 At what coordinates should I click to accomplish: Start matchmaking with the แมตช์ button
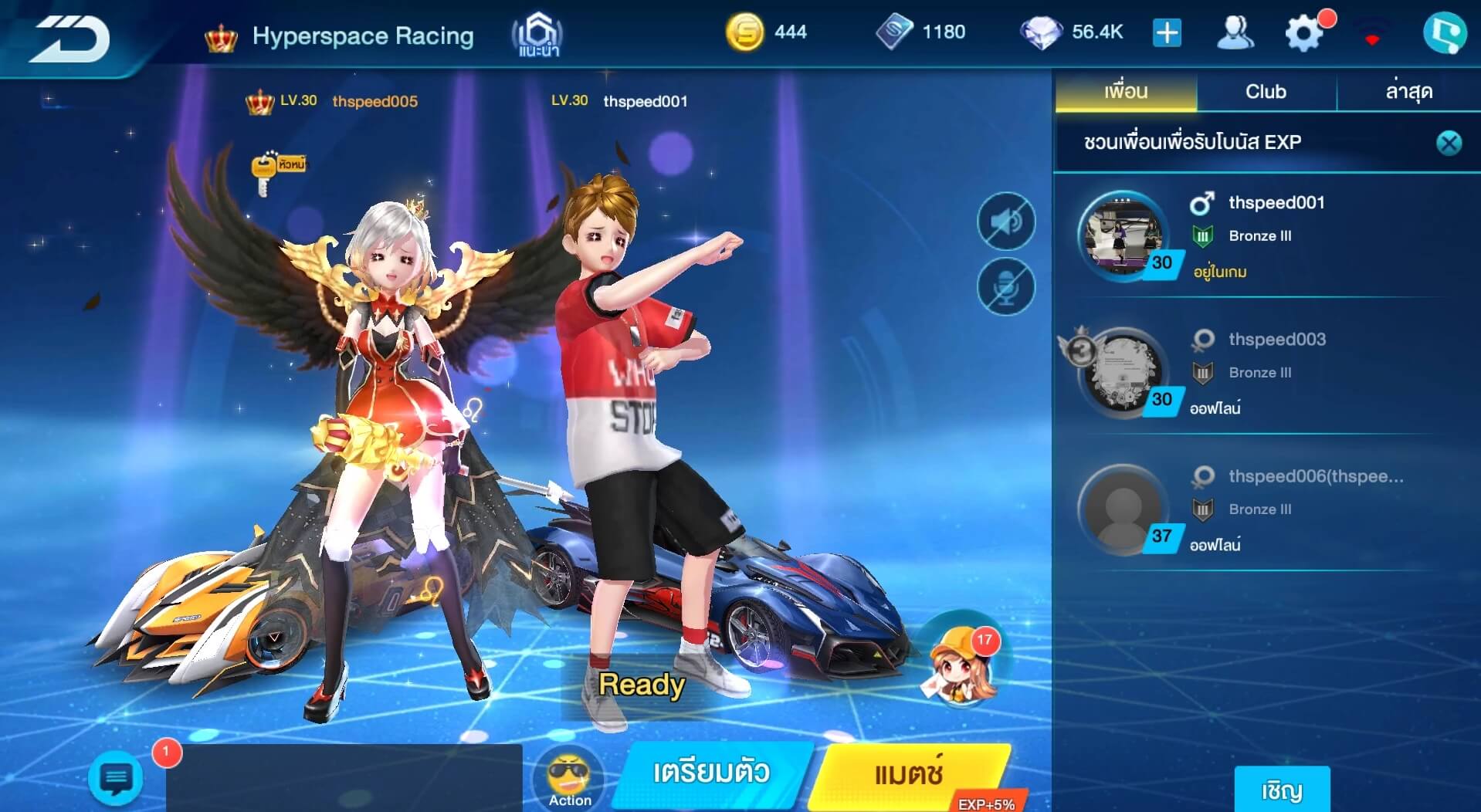point(909,773)
